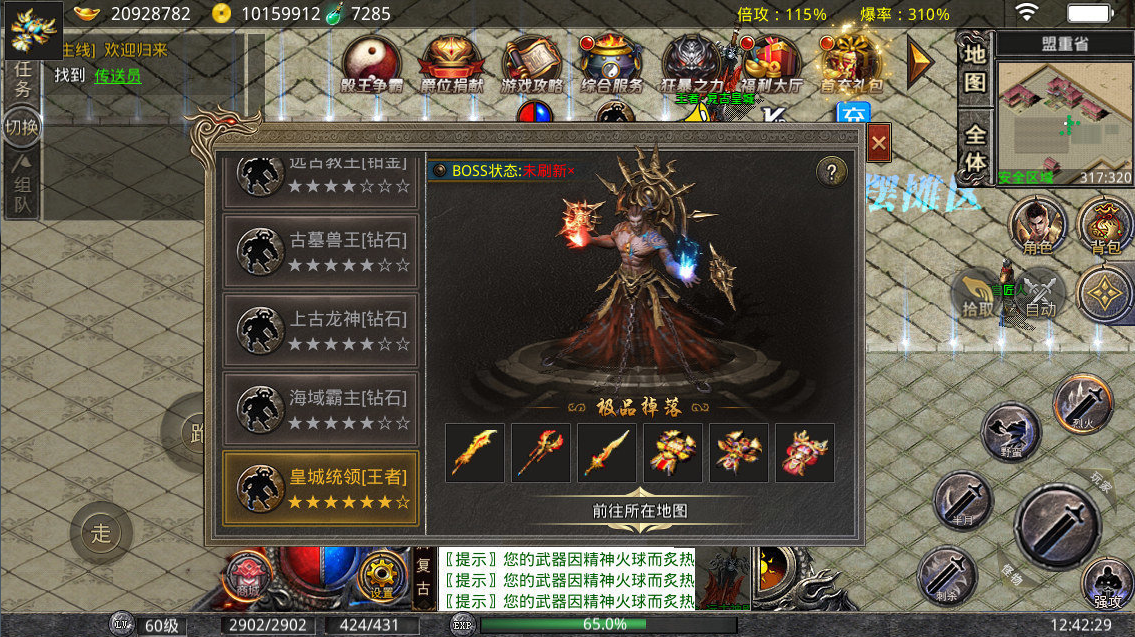Activate the 烈火 flame sword skill
Screen dimensions: 1135x637
[x=1082, y=402]
